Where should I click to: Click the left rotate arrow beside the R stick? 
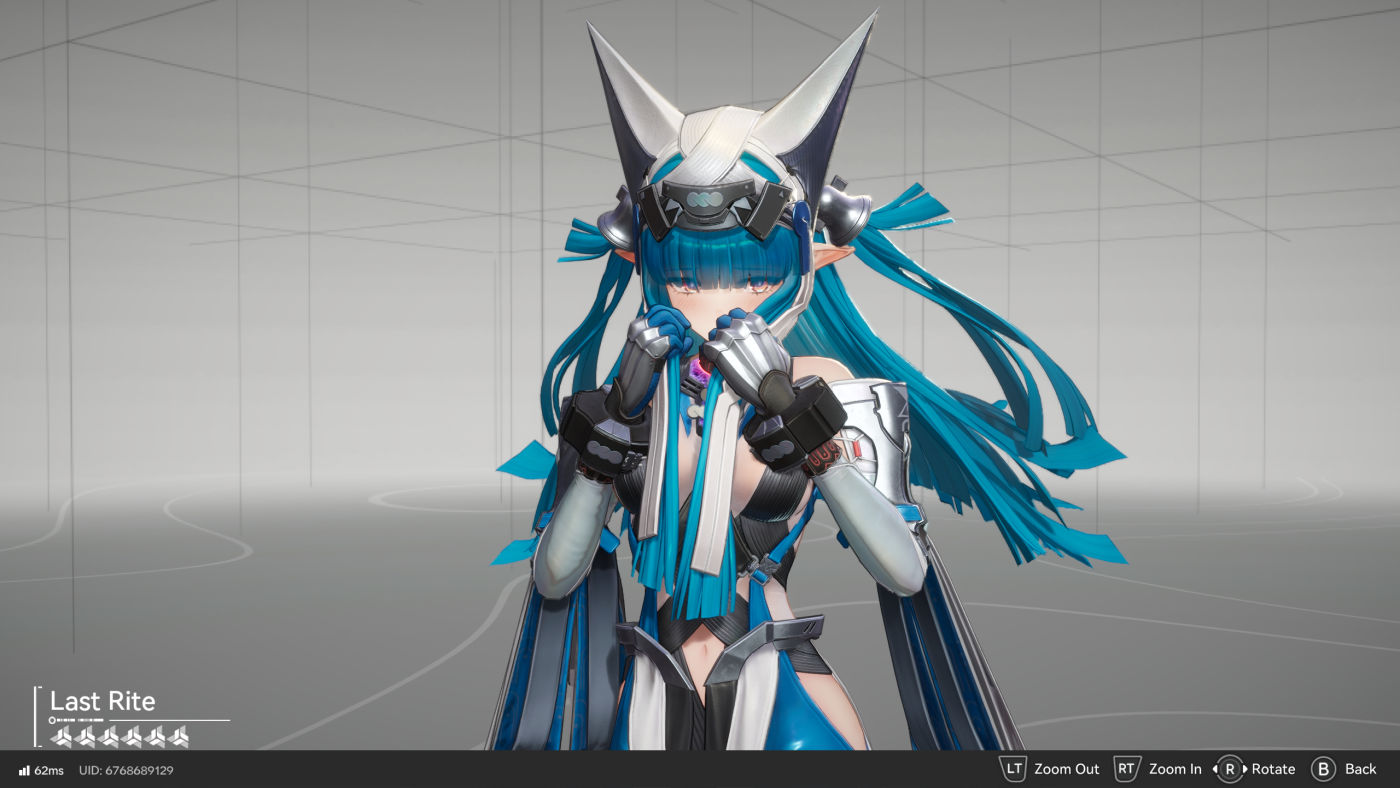(1216, 768)
